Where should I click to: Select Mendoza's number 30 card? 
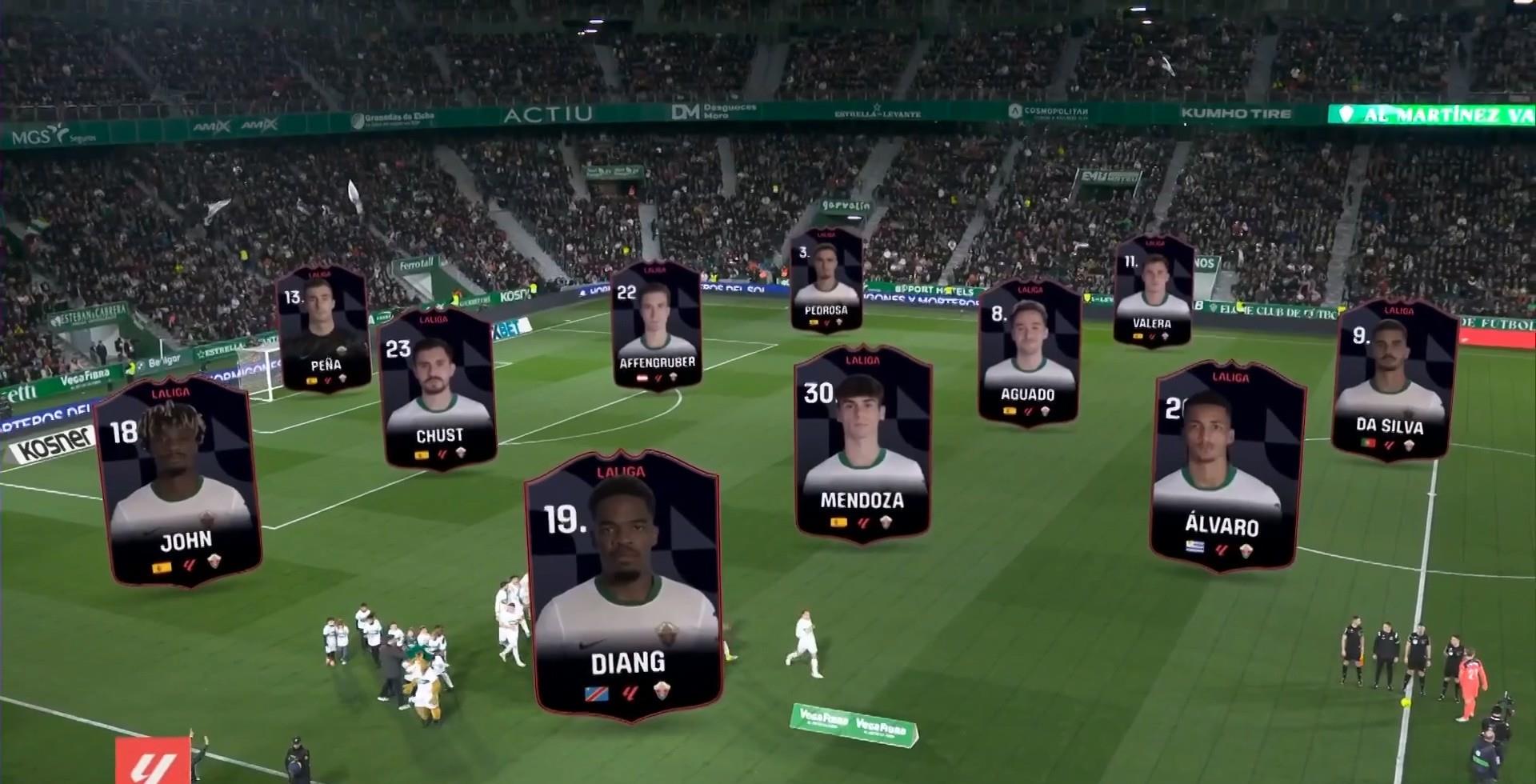862,444
